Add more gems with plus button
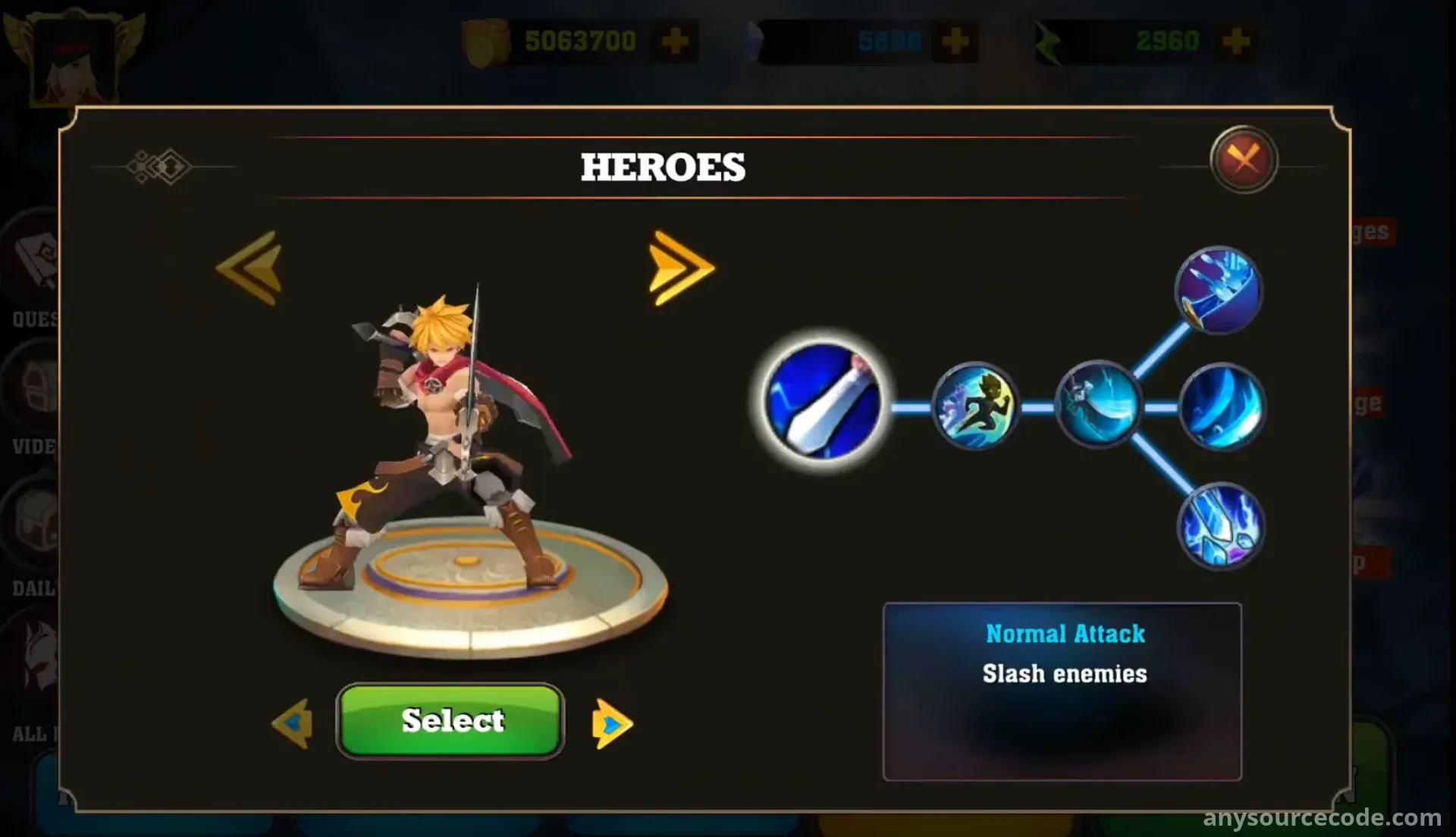Screen dimensions: 1456x837 pyautogui.click(x=955, y=41)
